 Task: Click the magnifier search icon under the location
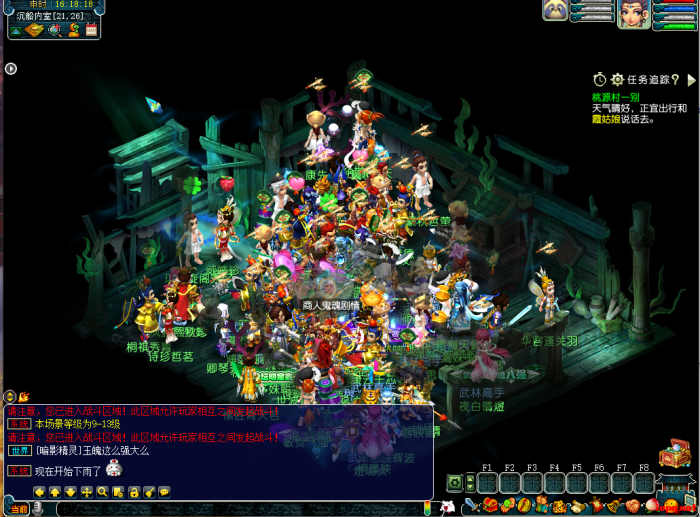(56, 30)
